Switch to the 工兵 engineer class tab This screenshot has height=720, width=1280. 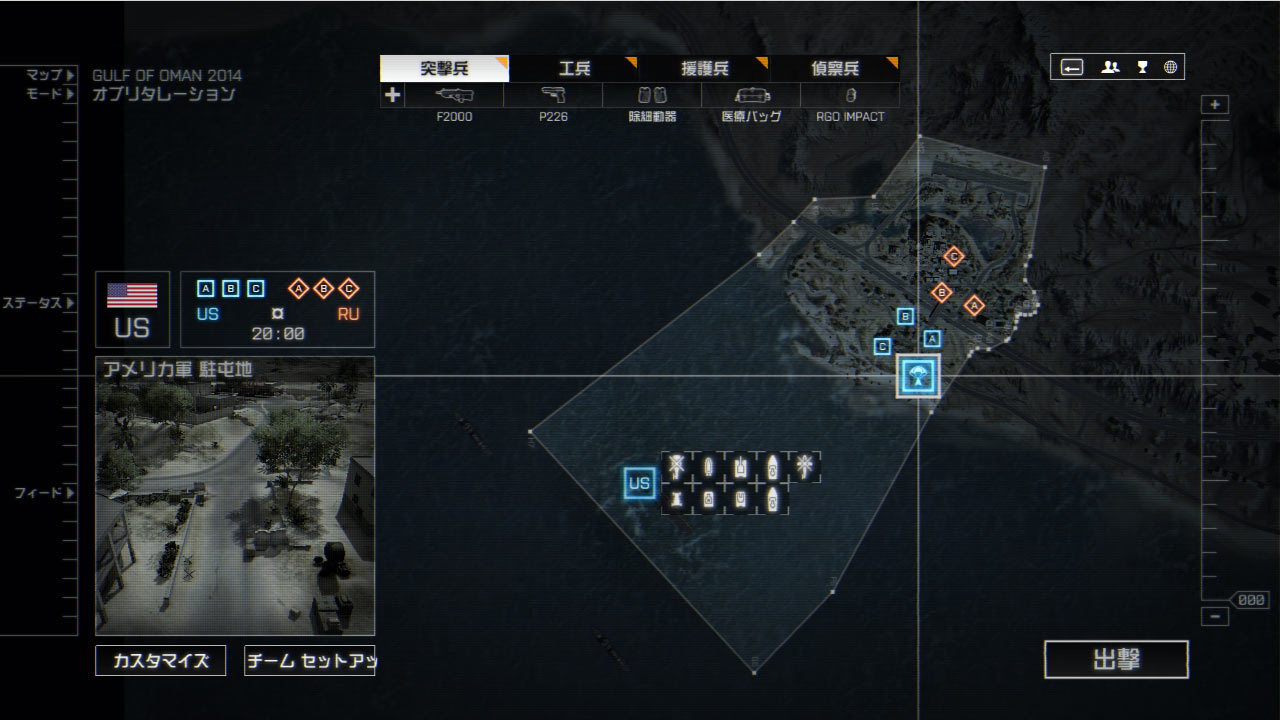coord(574,69)
